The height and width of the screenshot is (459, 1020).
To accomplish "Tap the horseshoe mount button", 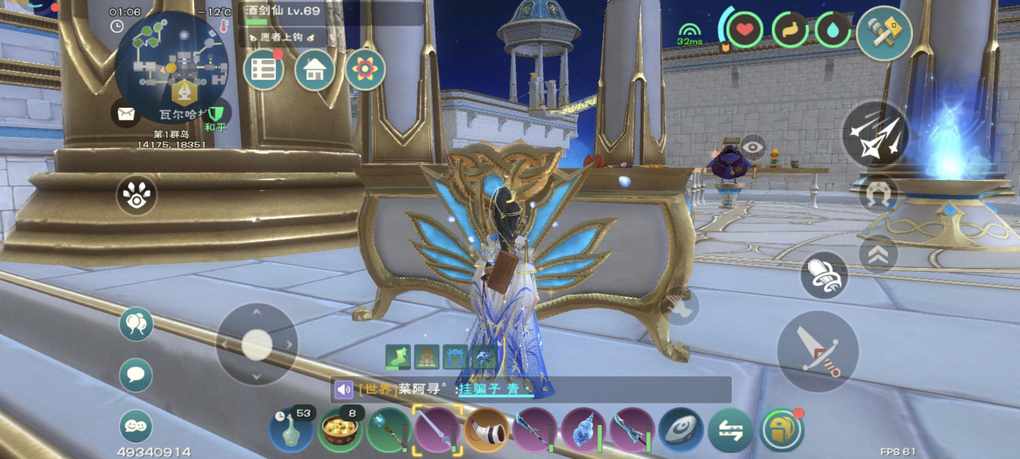I will [x=880, y=193].
